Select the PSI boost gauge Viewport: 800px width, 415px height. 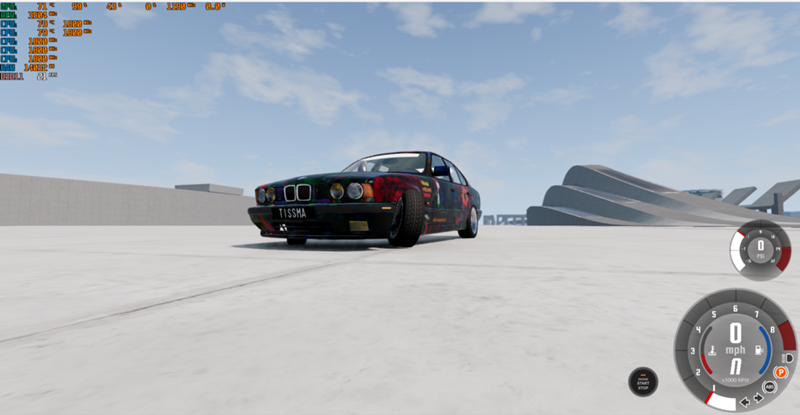pos(760,249)
